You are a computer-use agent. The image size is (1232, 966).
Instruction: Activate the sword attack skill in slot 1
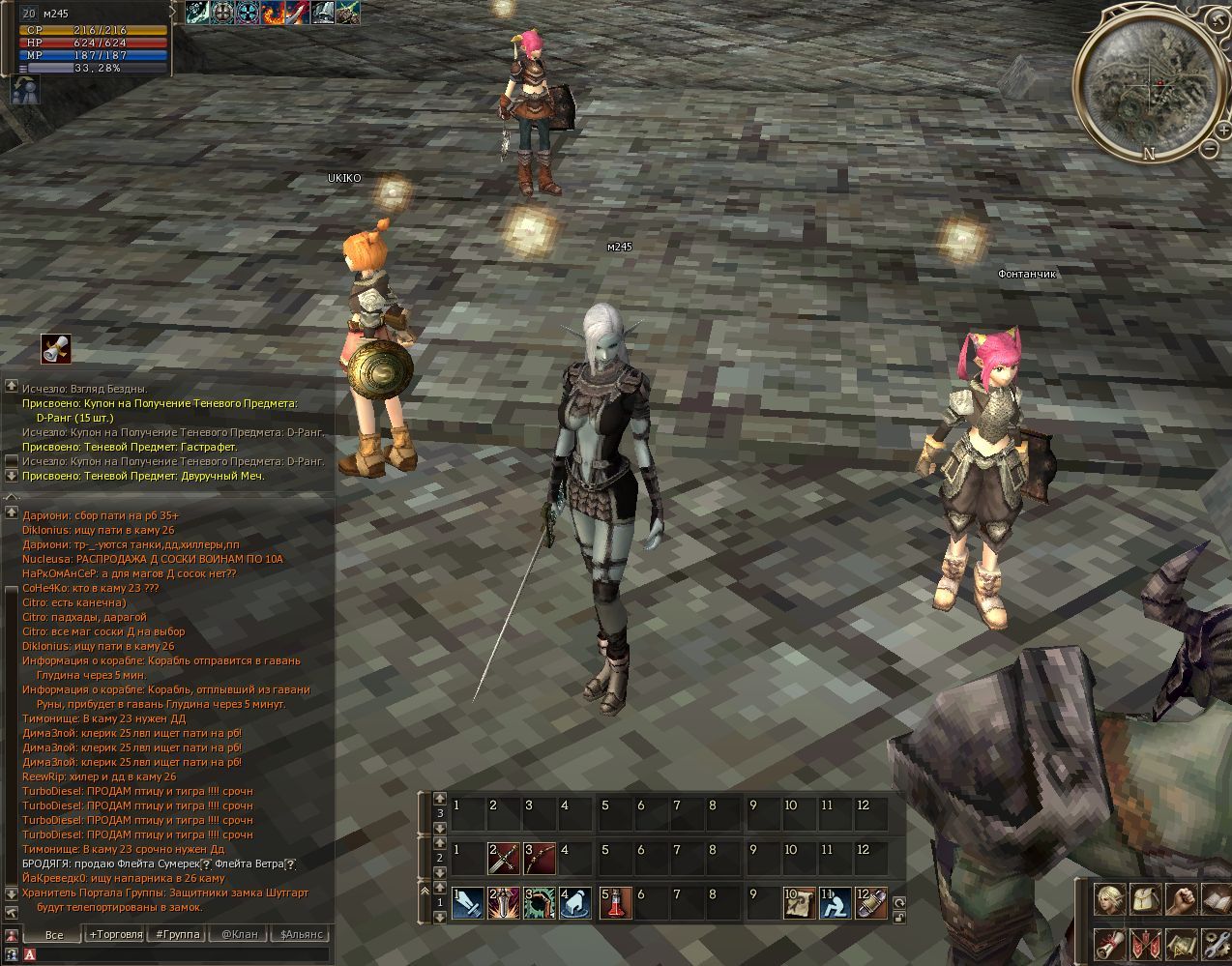pyautogui.click(x=468, y=902)
